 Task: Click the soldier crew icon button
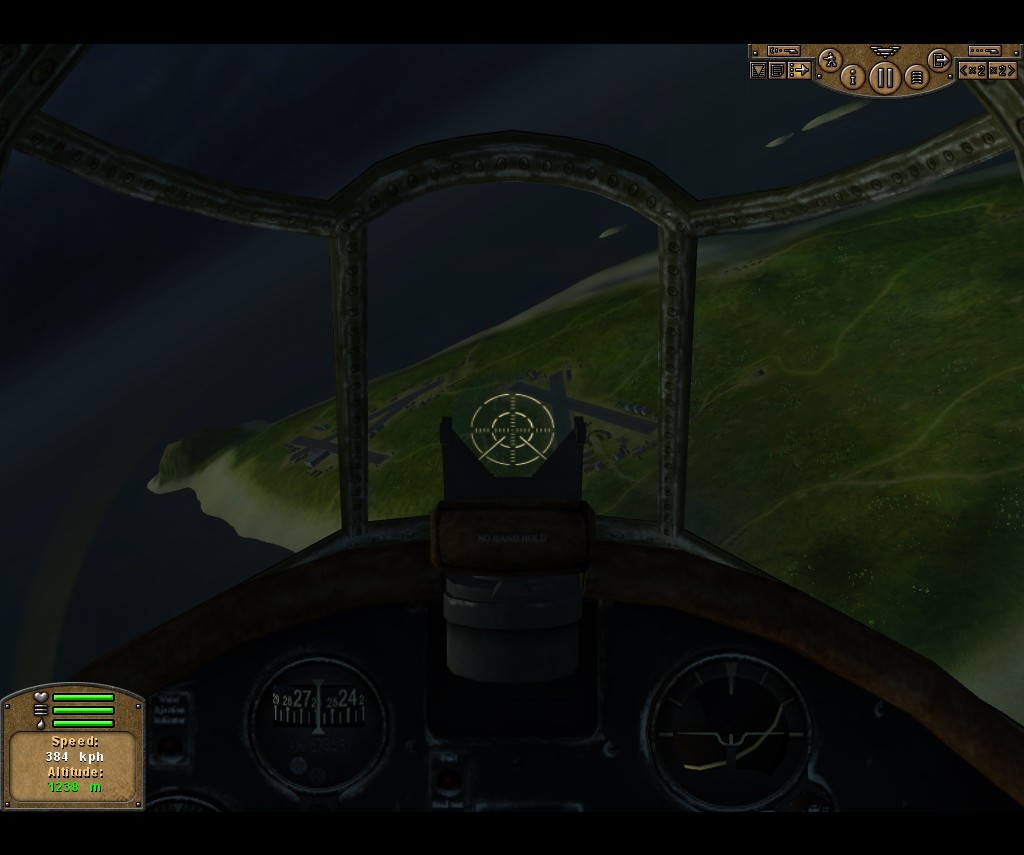click(x=829, y=60)
